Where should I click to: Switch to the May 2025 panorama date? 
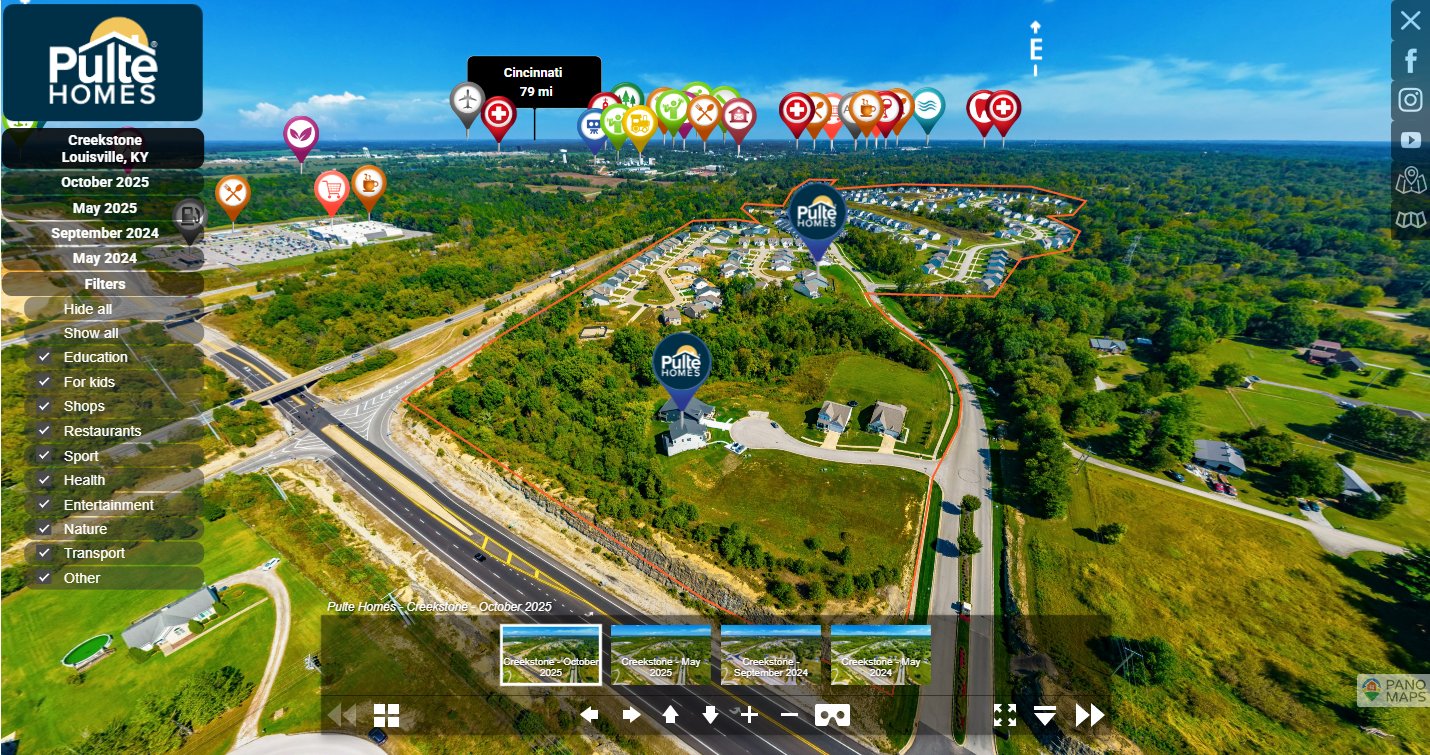pyautogui.click(x=104, y=208)
